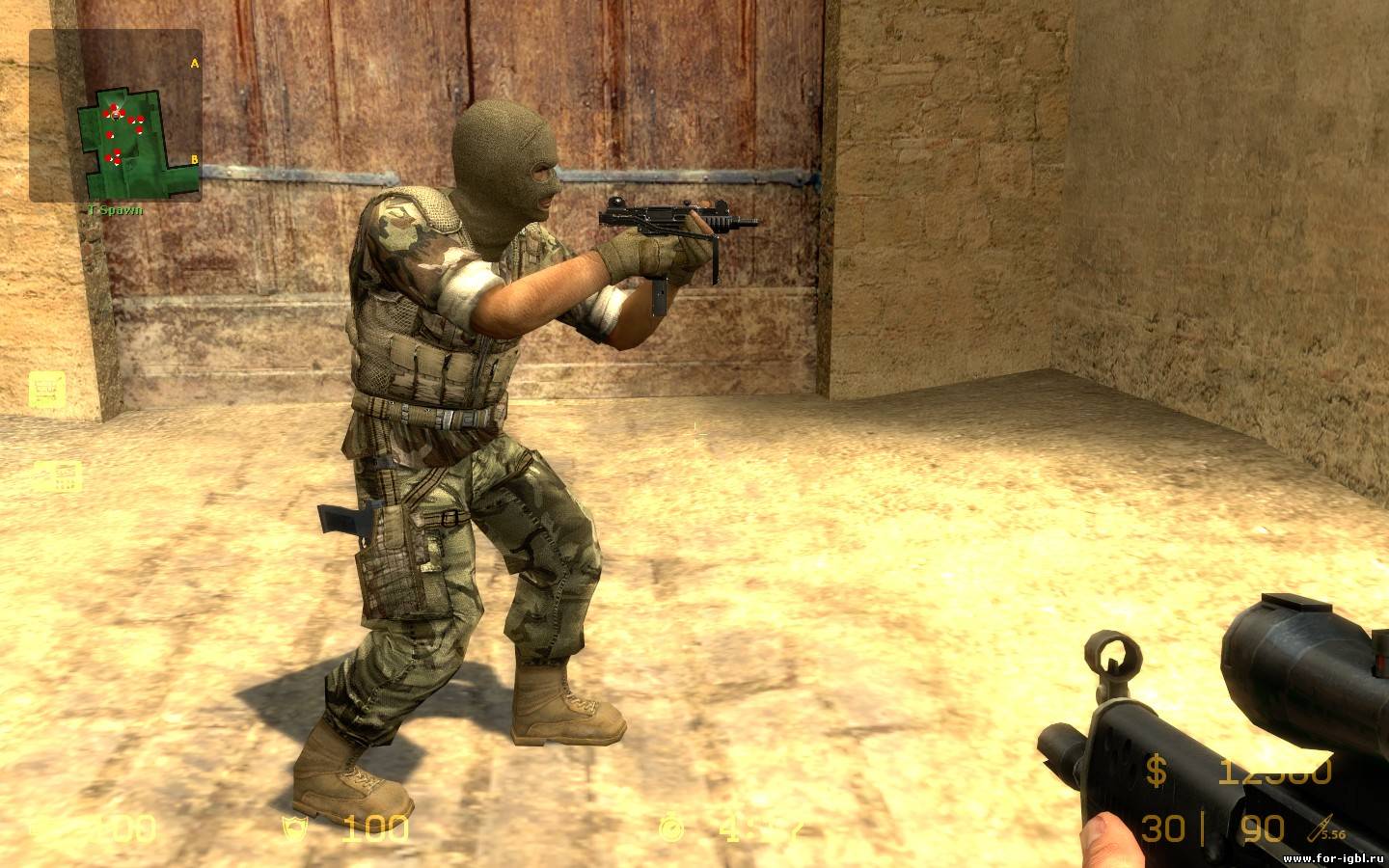Screen dimensions: 1389x868
Task: Click the radar minimap
Action: pyautogui.click(x=116, y=116)
